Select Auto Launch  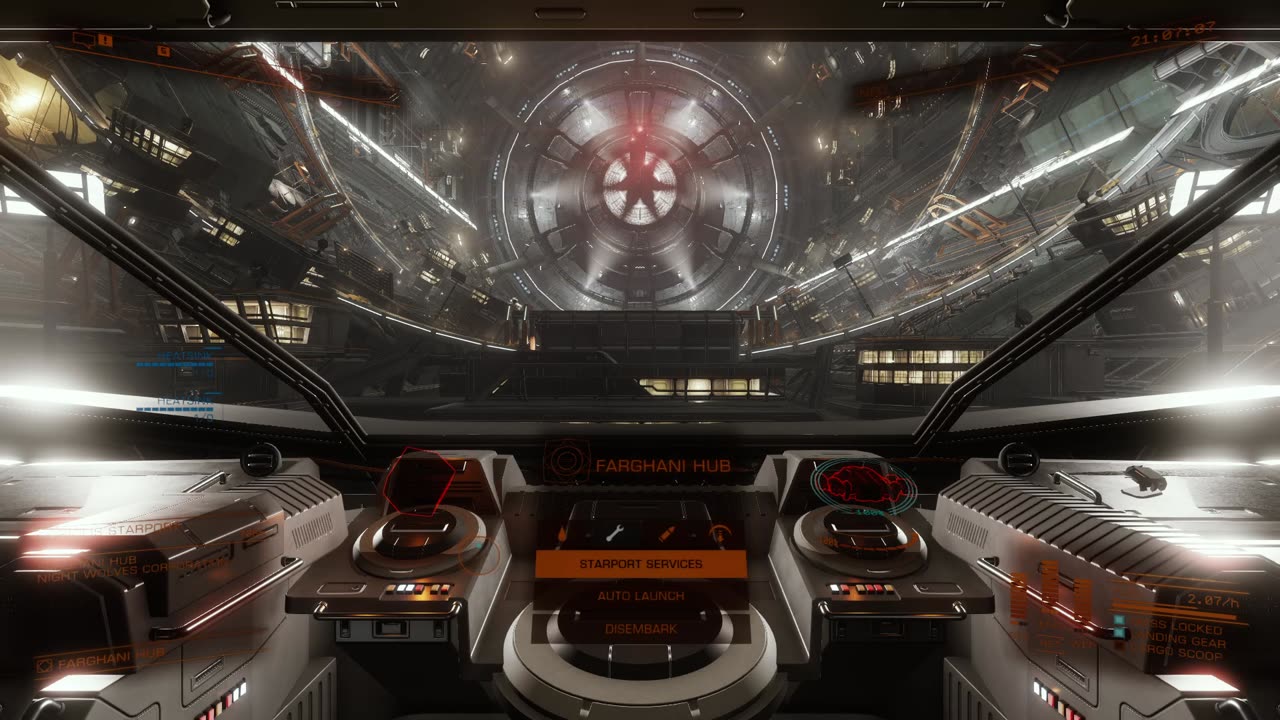coord(641,596)
